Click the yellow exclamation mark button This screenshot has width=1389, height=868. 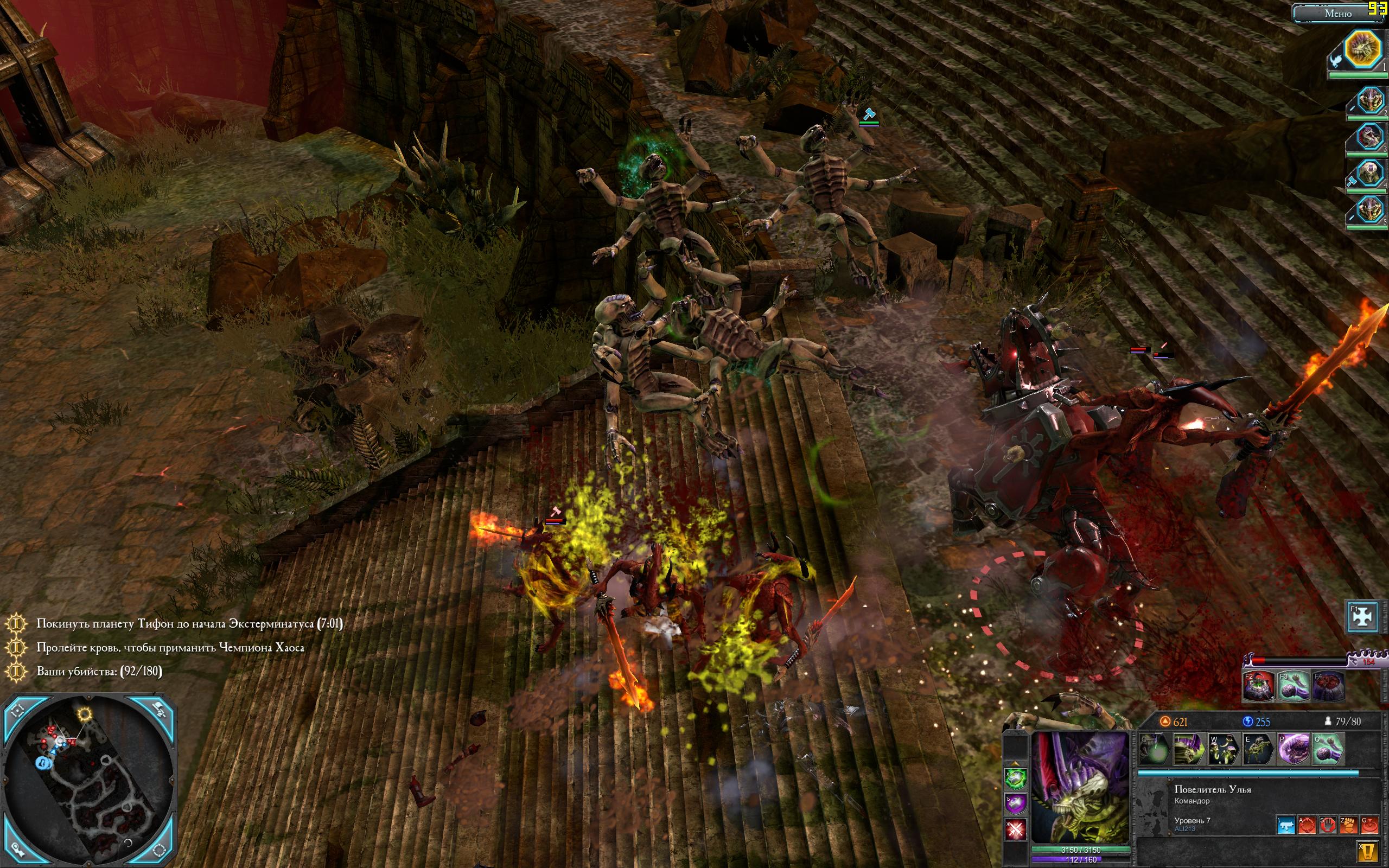pyautogui.click(x=1368, y=850)
